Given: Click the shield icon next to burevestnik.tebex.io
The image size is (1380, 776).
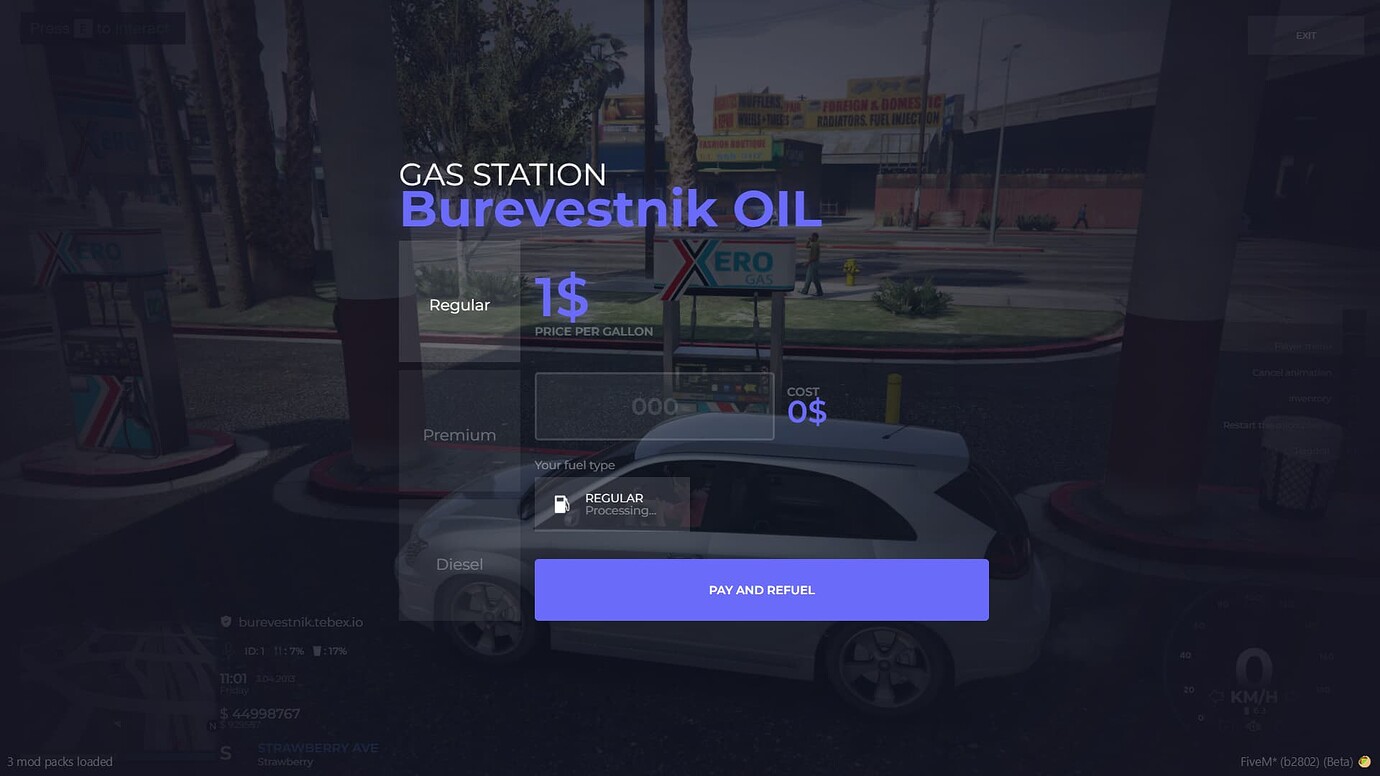Looking at the screenshot, I should (226, 622).
